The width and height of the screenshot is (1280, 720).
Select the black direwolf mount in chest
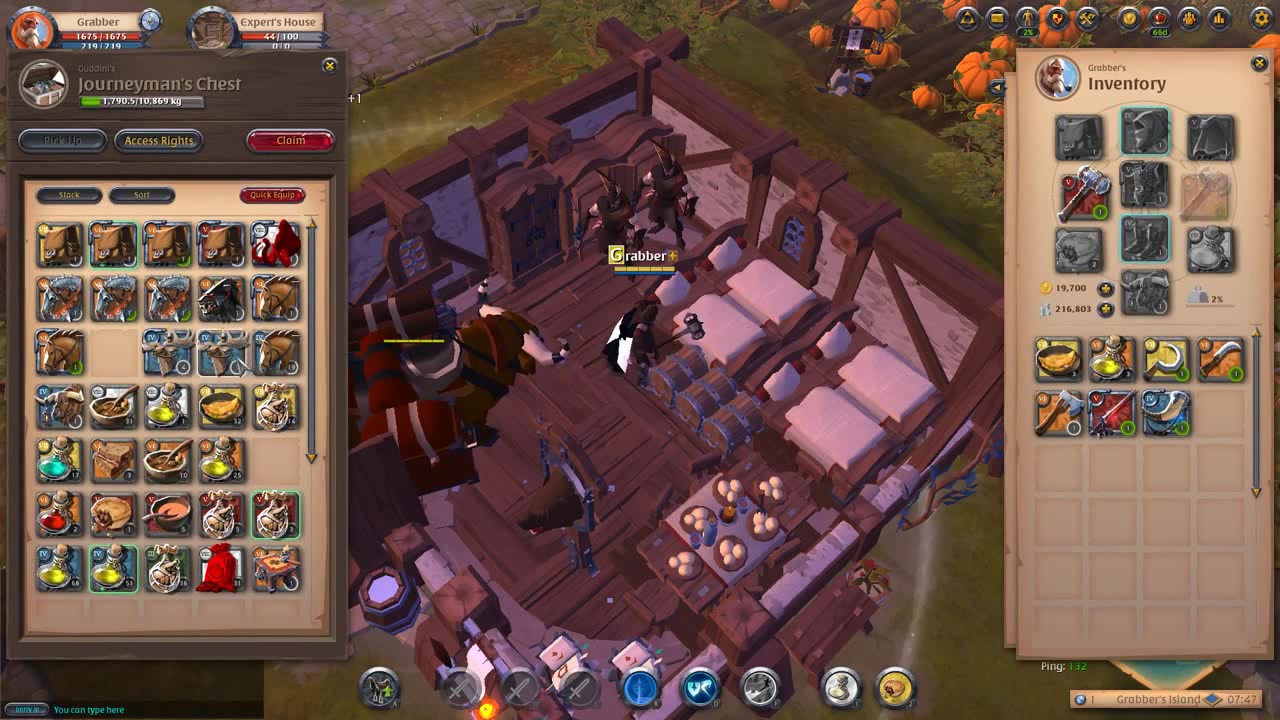(x=221, y=298)
